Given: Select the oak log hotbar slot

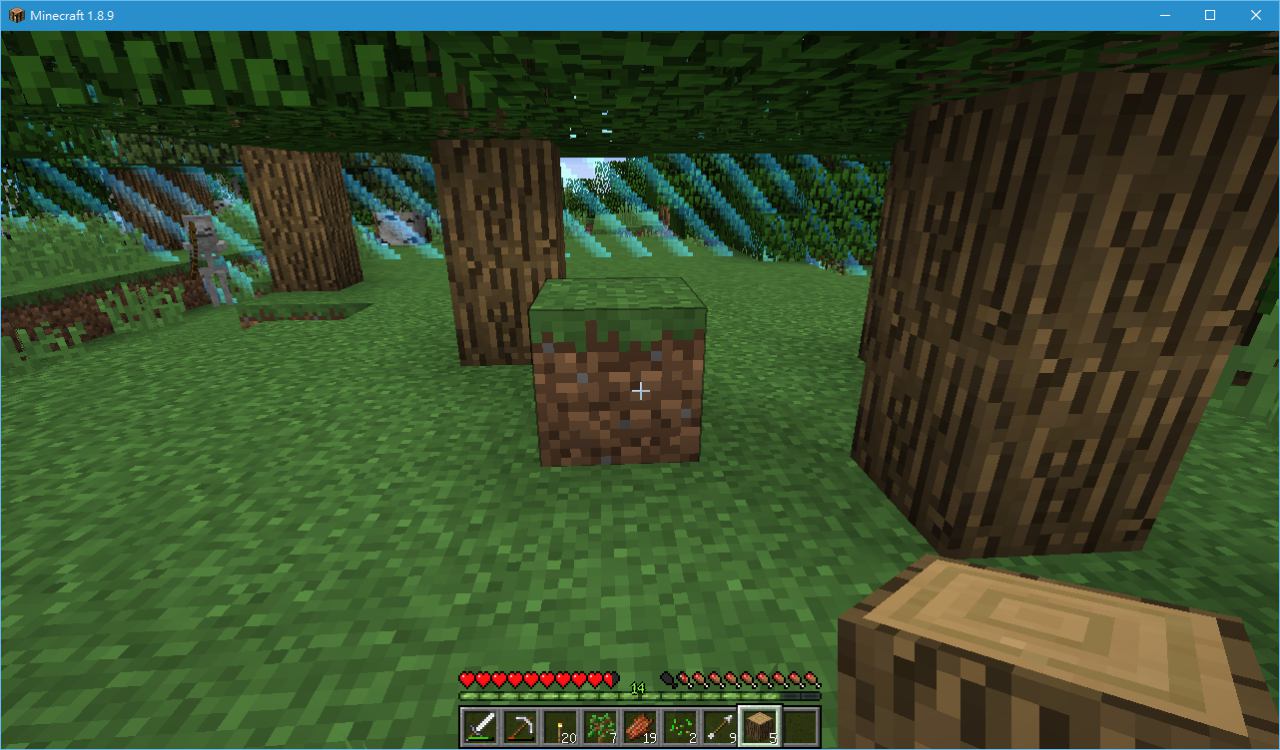Looking at the screenshot, I should [760, 725].
